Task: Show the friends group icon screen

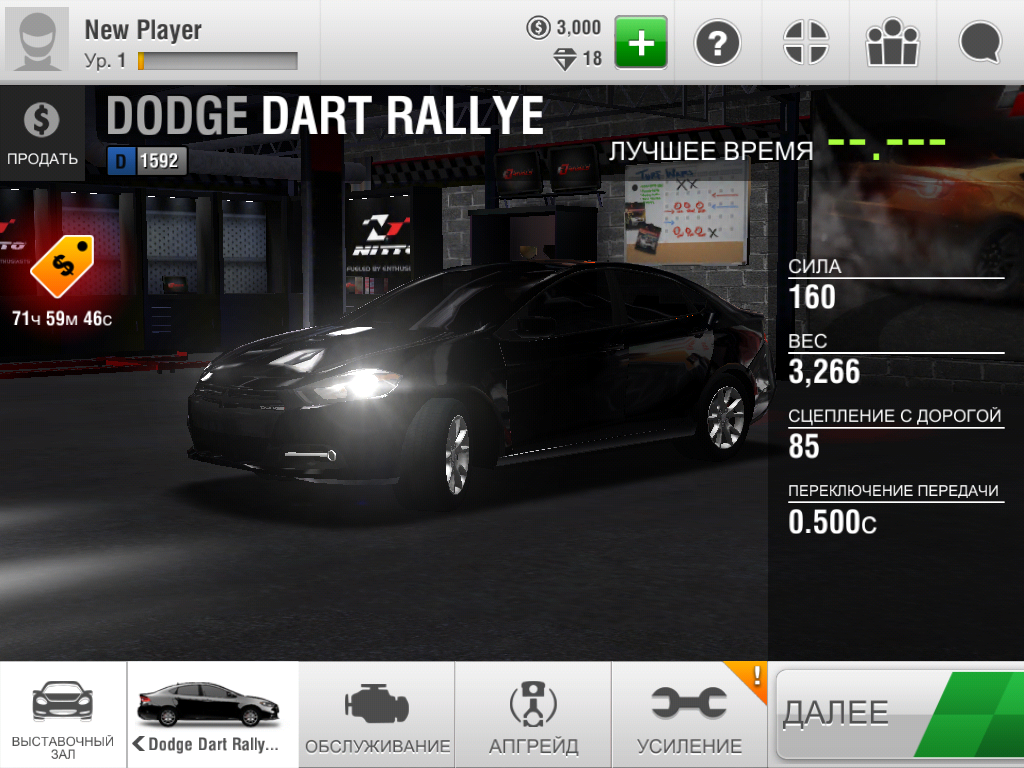Action: coord(892,42)
